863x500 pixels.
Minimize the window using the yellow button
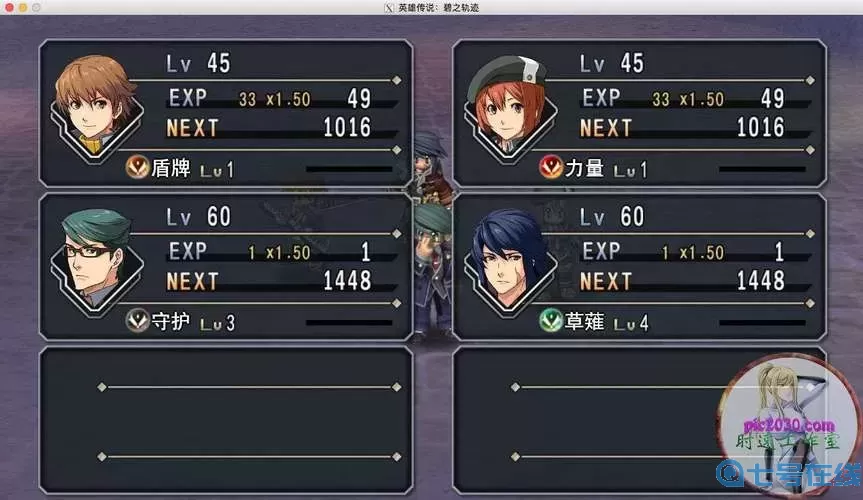24,8
